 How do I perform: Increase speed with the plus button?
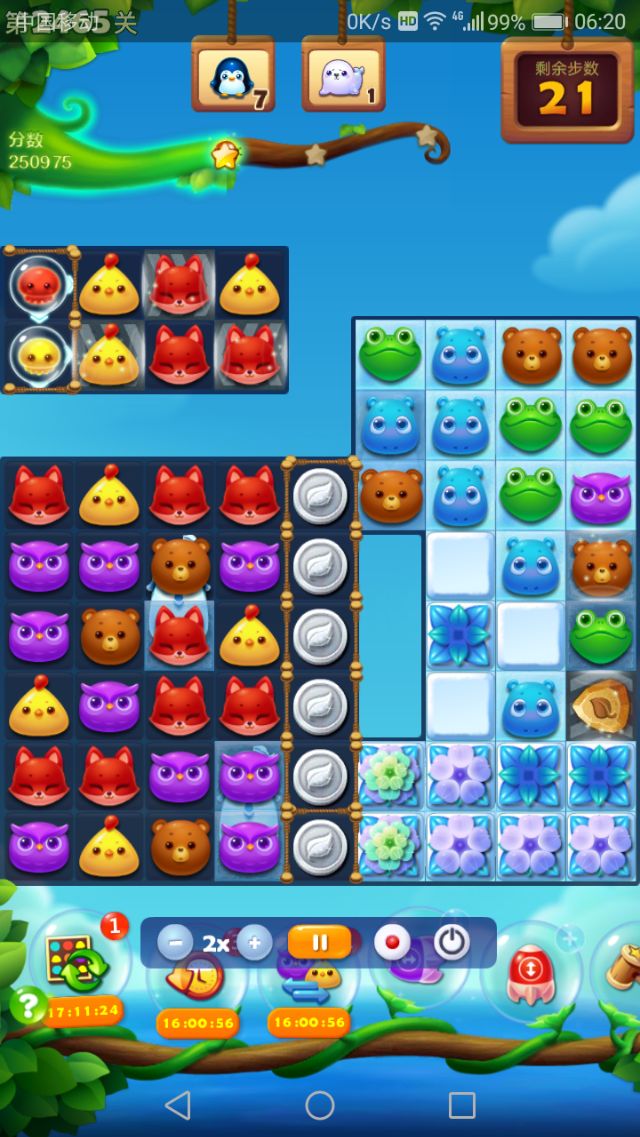pos(254,942)
